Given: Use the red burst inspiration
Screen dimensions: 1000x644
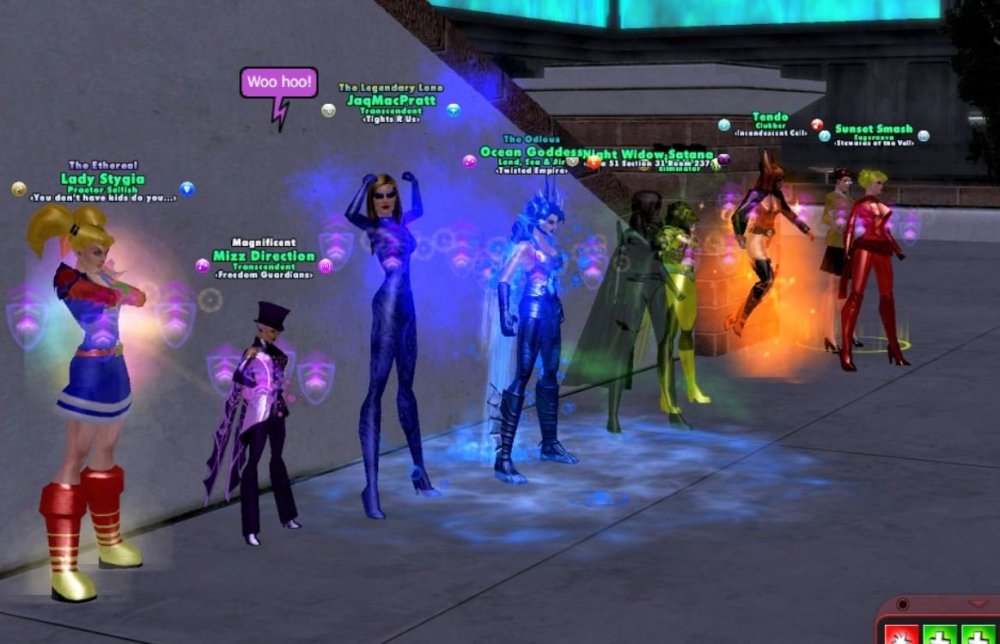Looking at the screenshot, I should tap(900, 634).
